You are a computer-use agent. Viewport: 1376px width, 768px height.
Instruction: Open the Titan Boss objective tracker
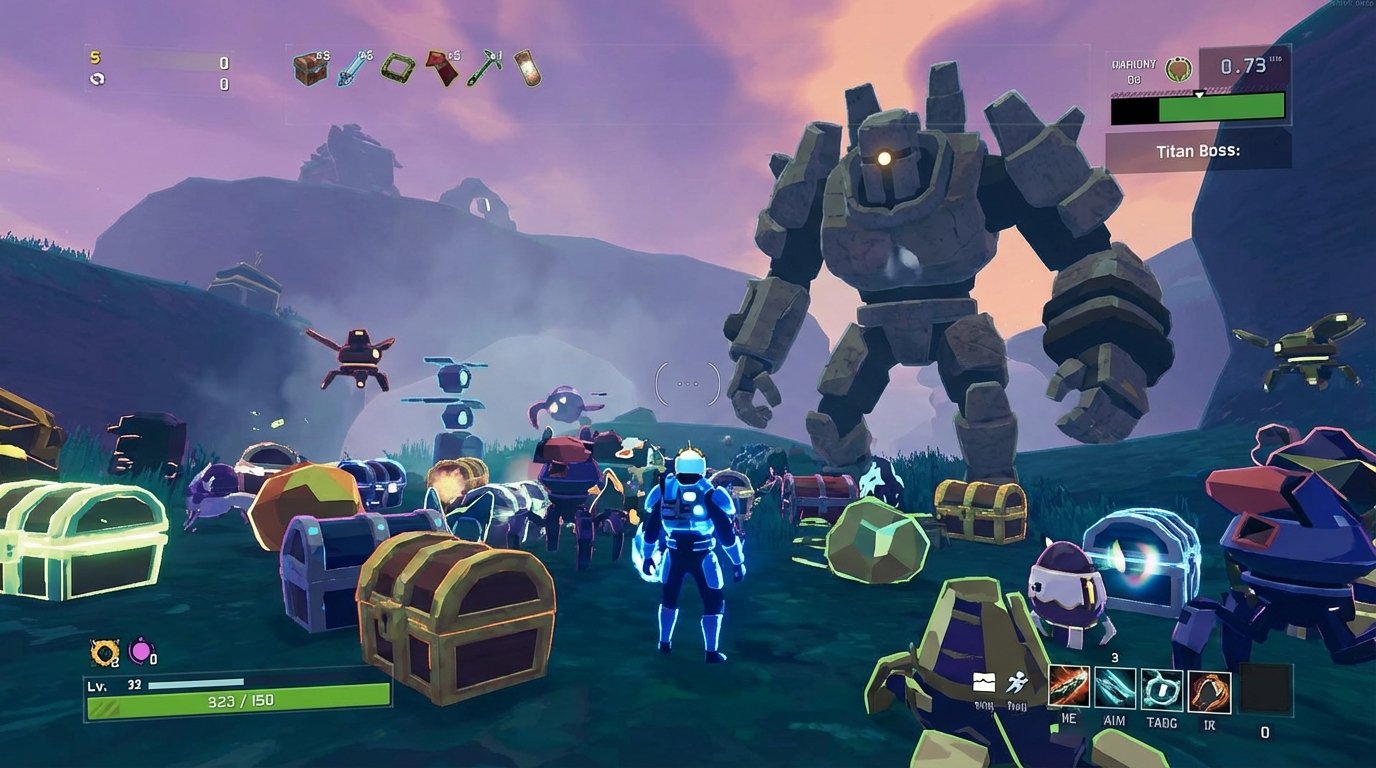pyautogui.click(x=1198, y=152)
